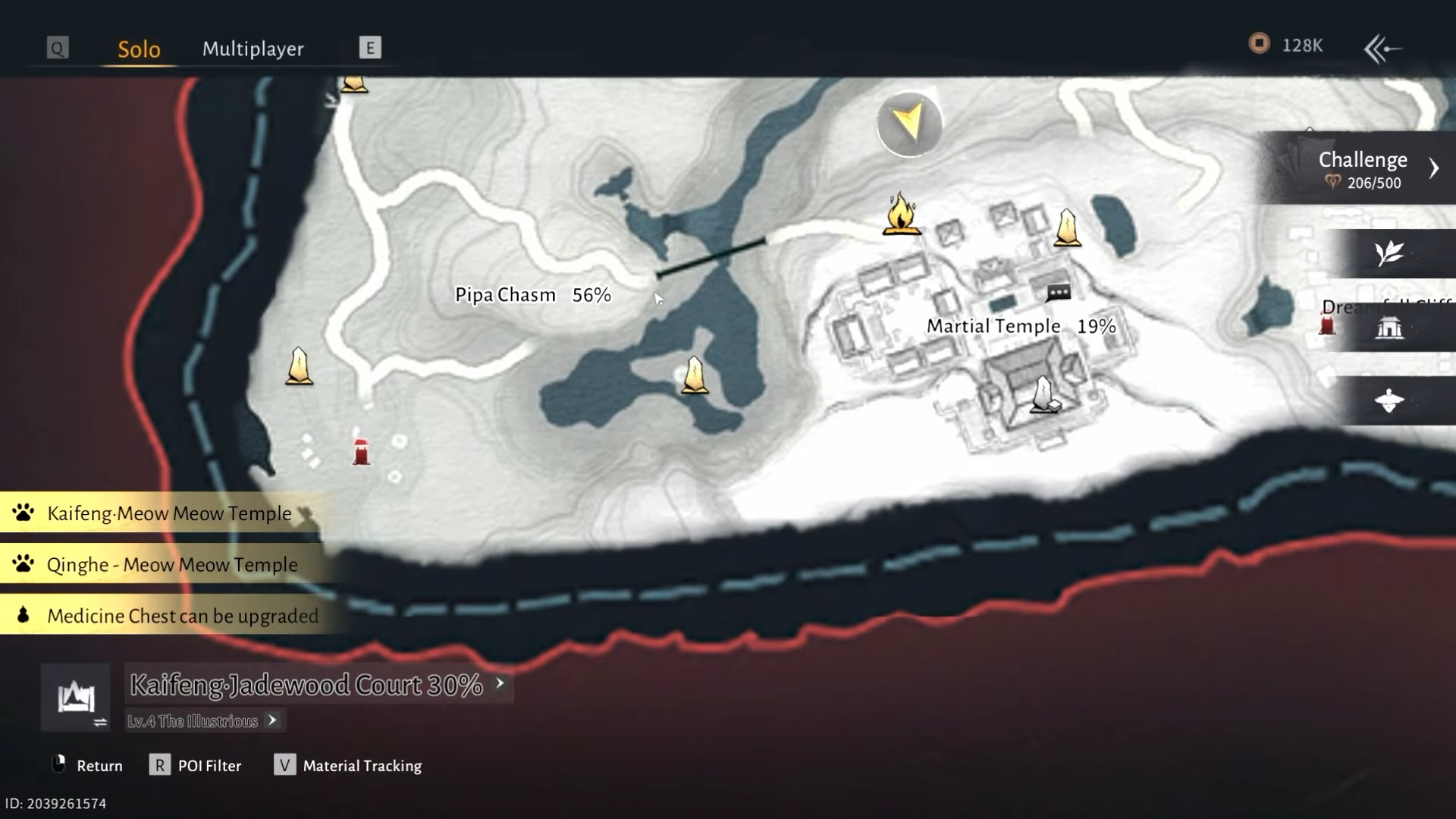Select the leaf gathering icon on right panel

[x=1390, y=255]
